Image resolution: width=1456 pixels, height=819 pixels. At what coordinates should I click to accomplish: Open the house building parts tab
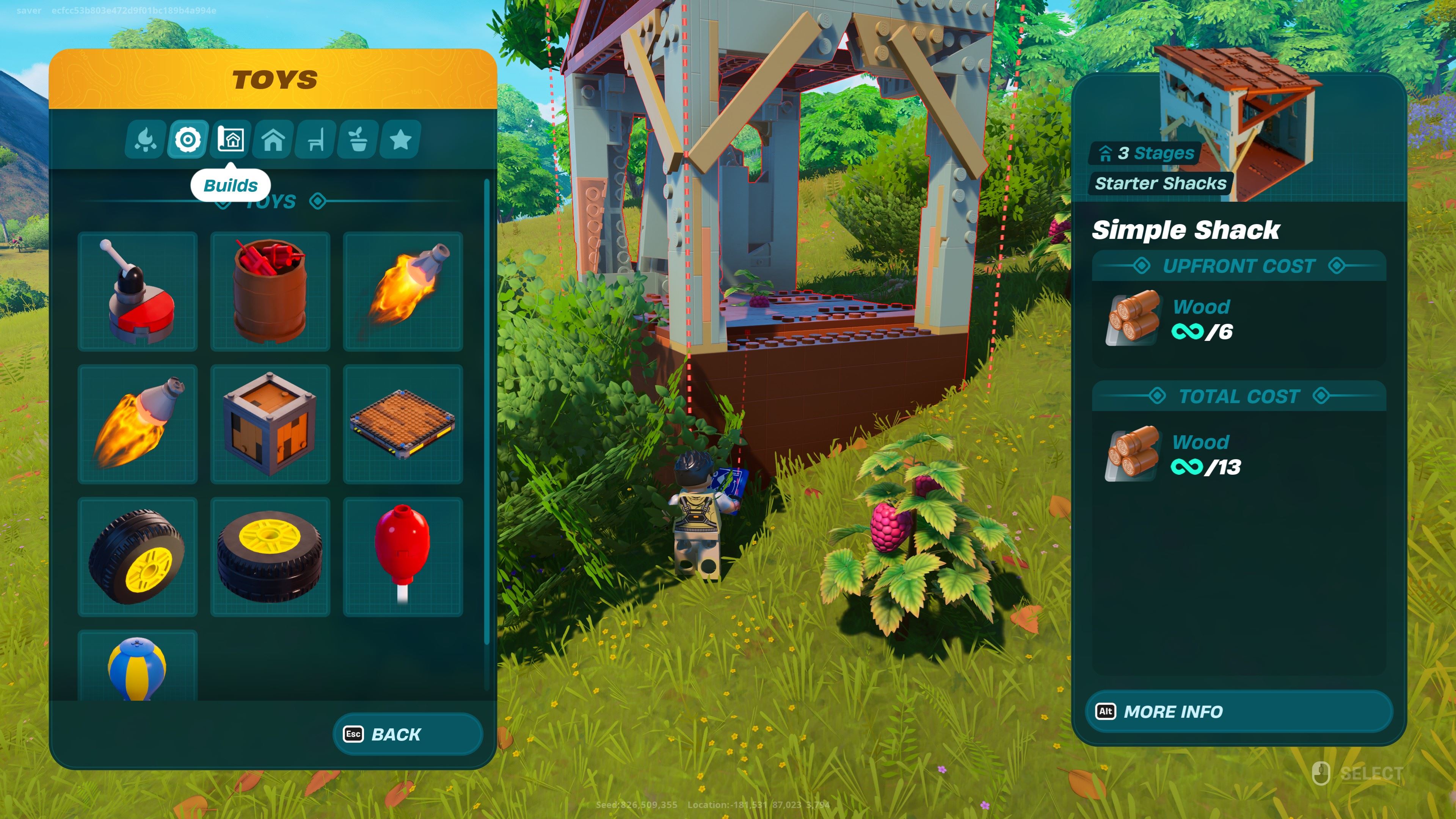(273, 140)
